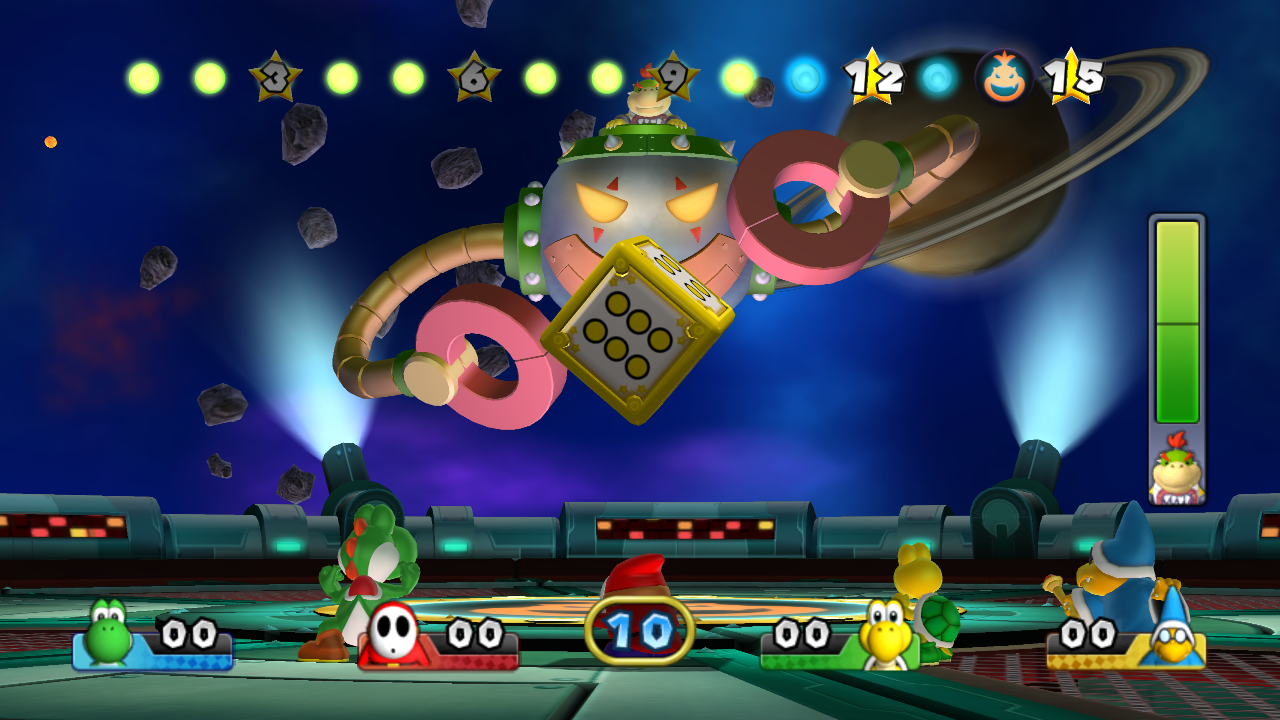Click the Bowser Jr. face on progress track

coord(1003,77)
